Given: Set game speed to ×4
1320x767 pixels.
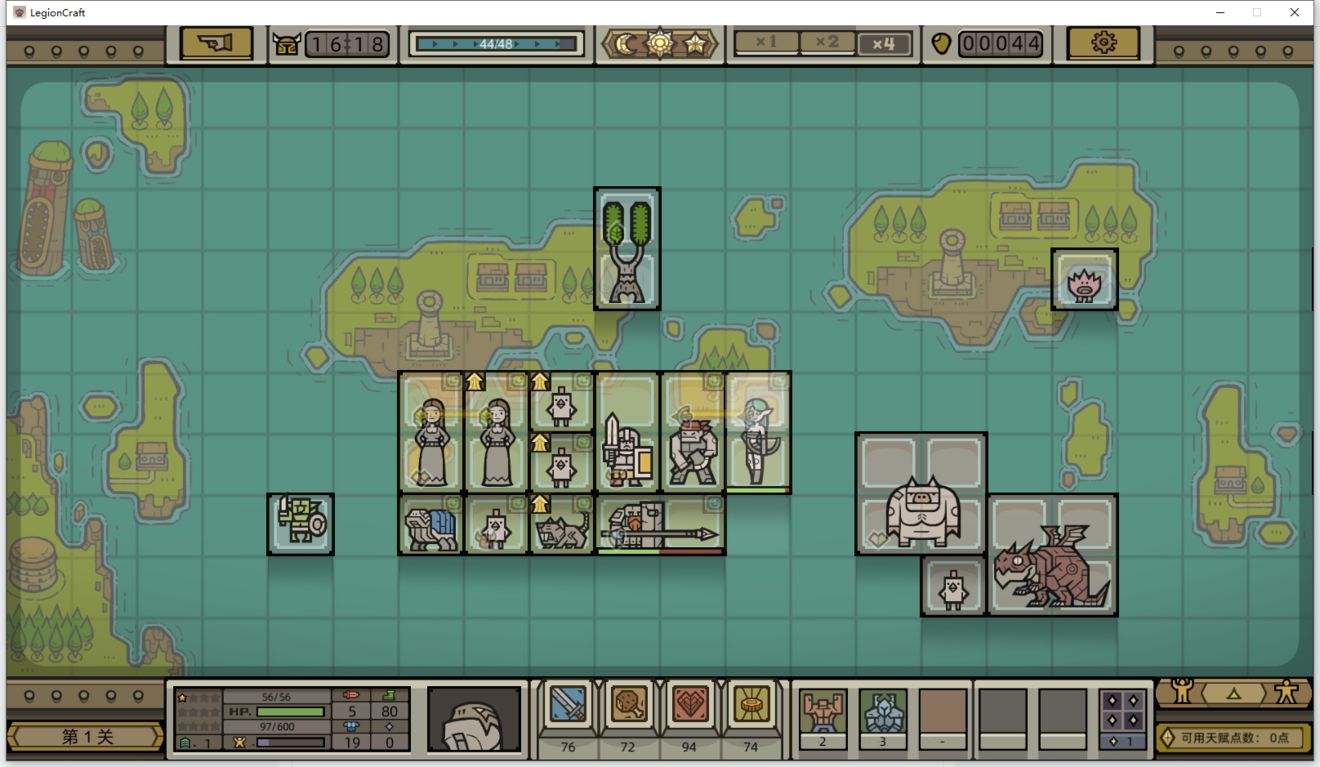Looking at the screenshot, I should [x=884, y=43].
